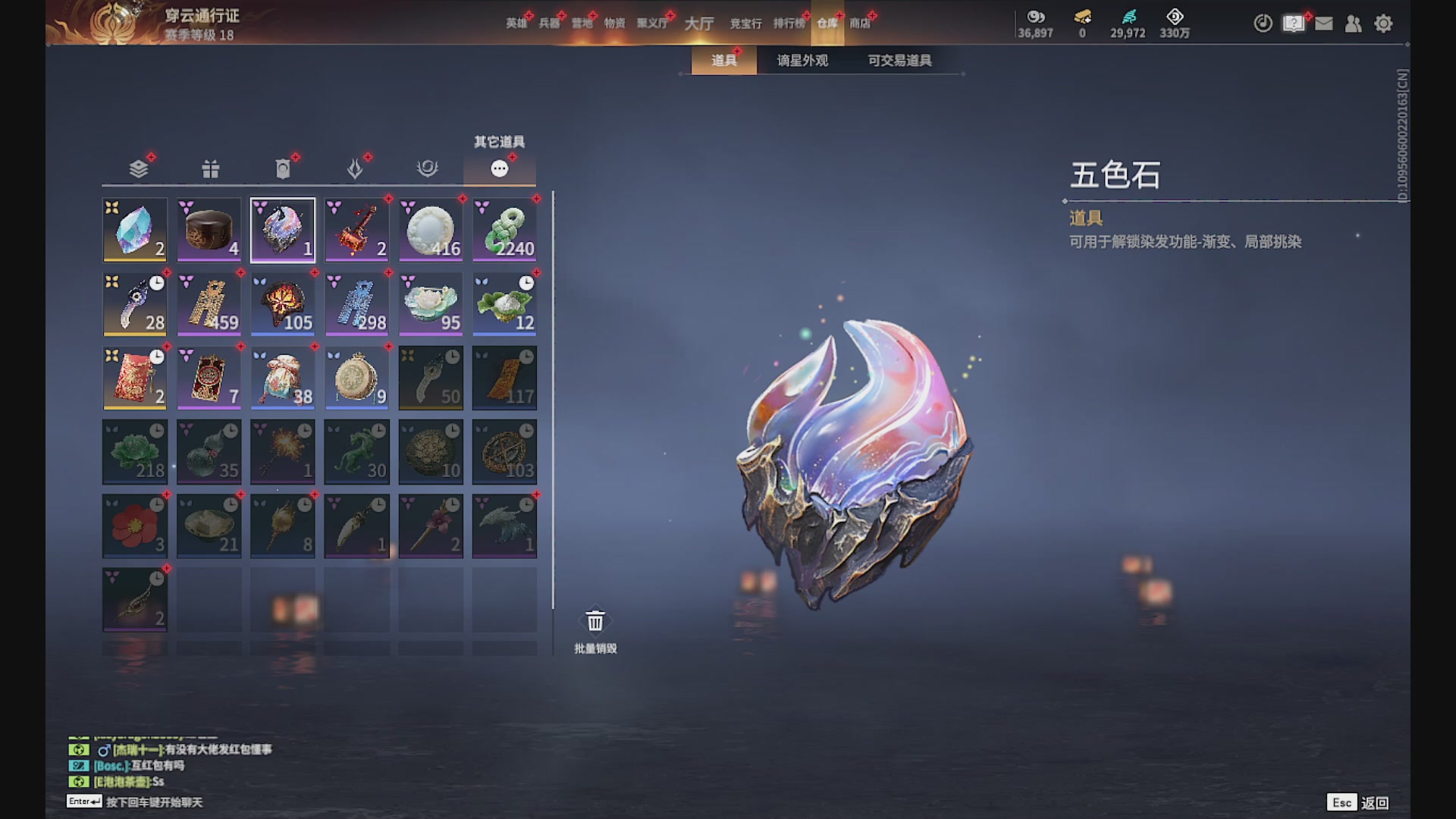
Task: Open the 竞宝行 menu item
Action: click(x=747, y=24)
